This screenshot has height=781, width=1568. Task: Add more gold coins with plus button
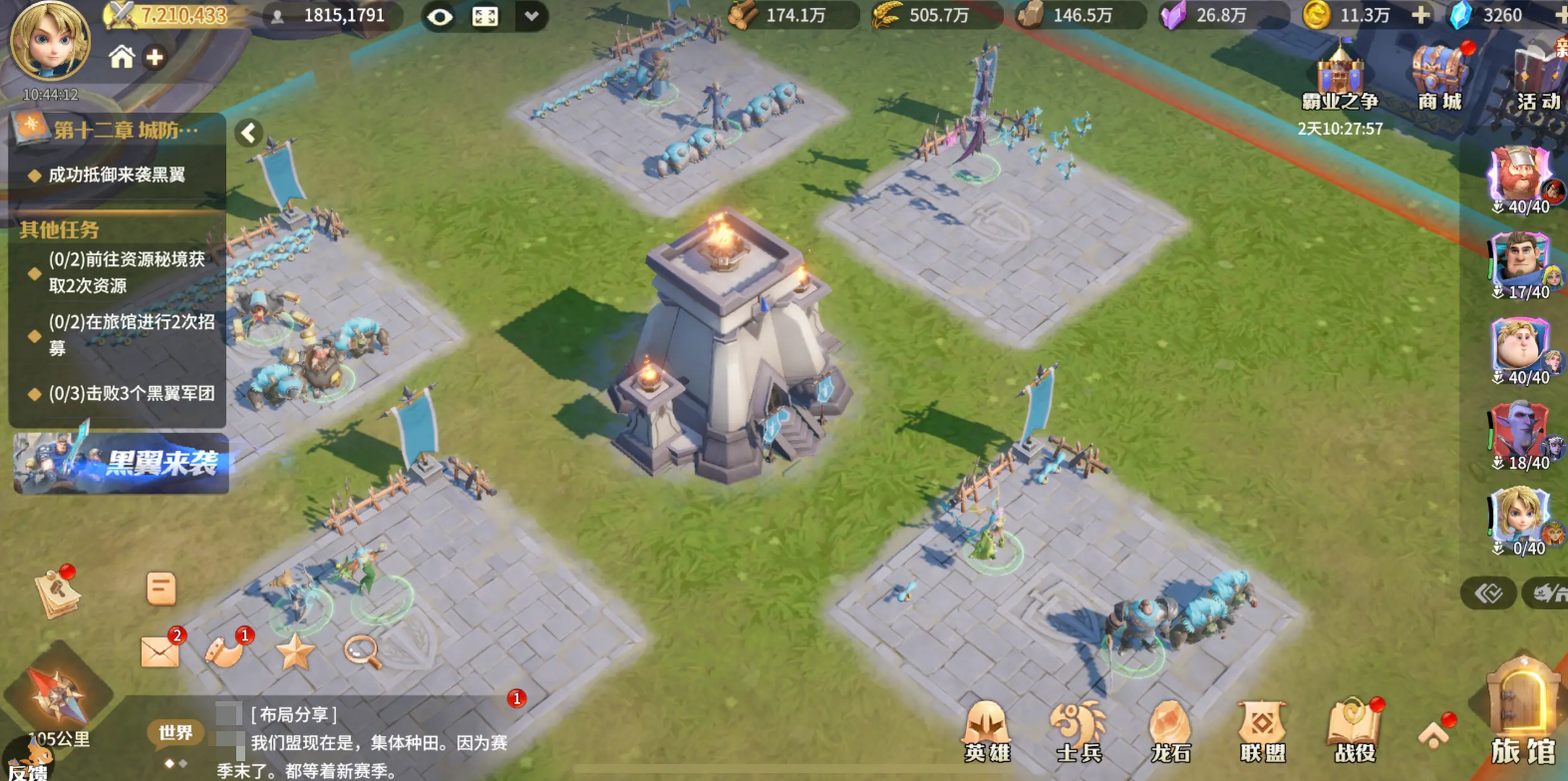point(1420,15)
